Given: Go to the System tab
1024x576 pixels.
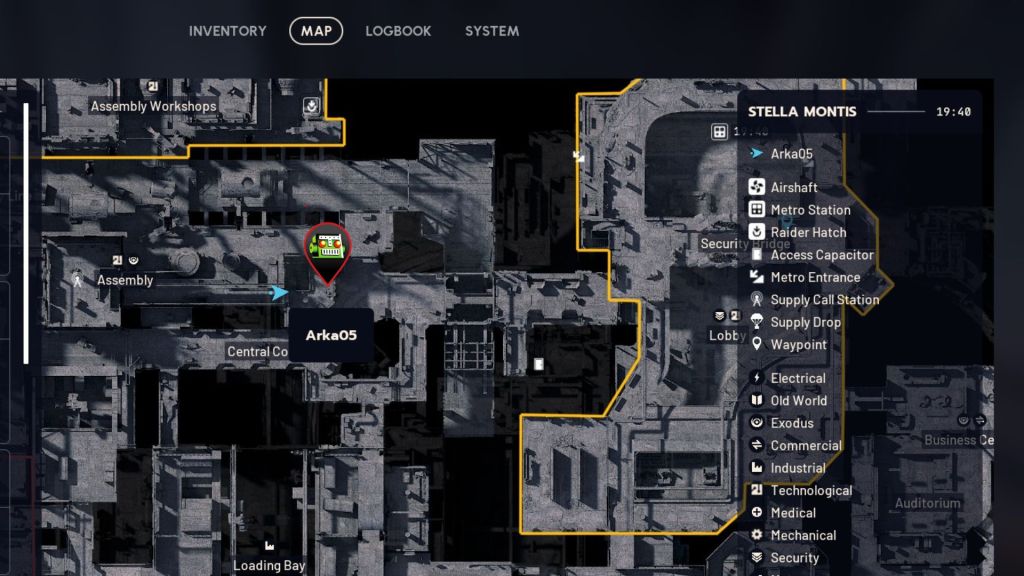Looking at the screenshot, I should coord(491,31).
